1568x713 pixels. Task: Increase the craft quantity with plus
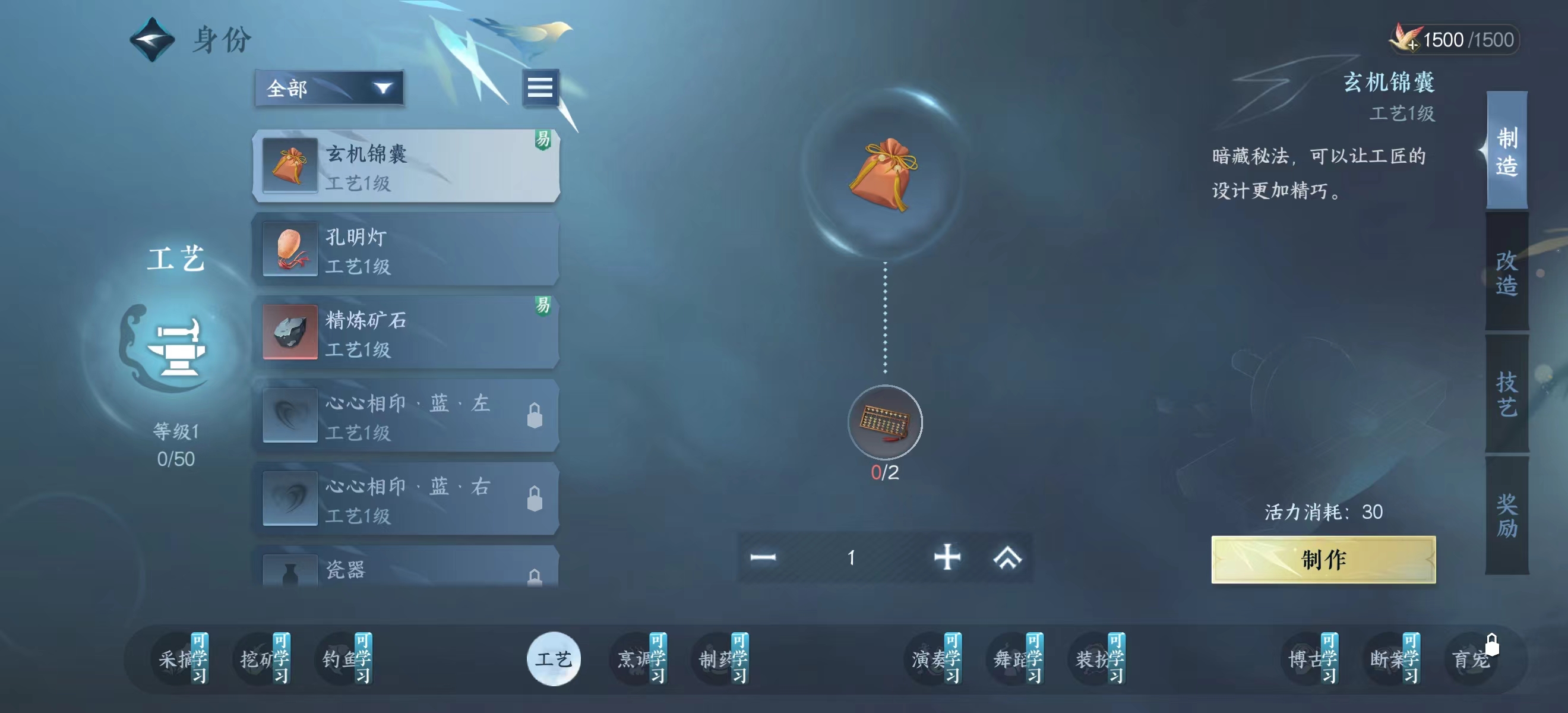pos(947,557)
